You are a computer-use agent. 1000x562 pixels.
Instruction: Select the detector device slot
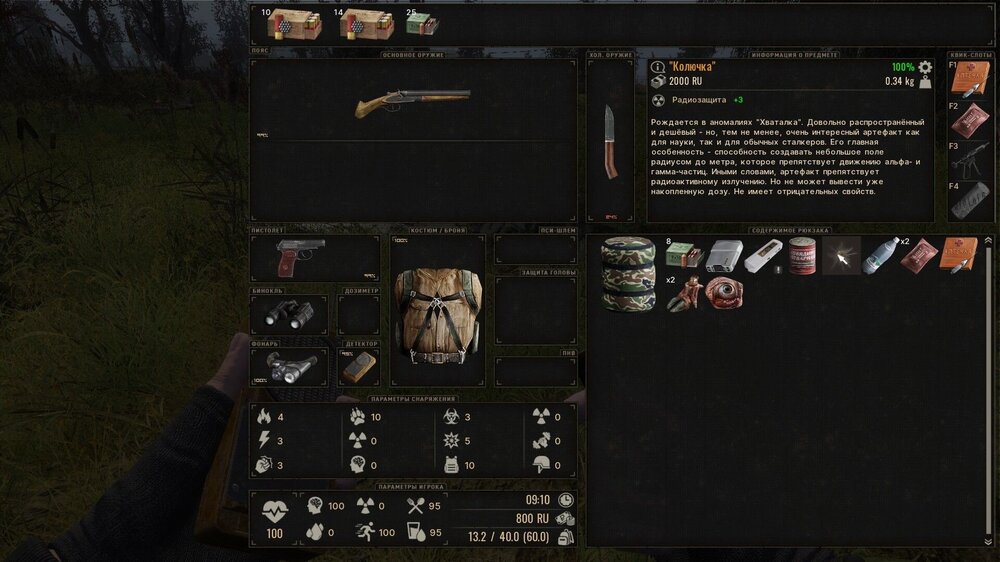(360, 367)
